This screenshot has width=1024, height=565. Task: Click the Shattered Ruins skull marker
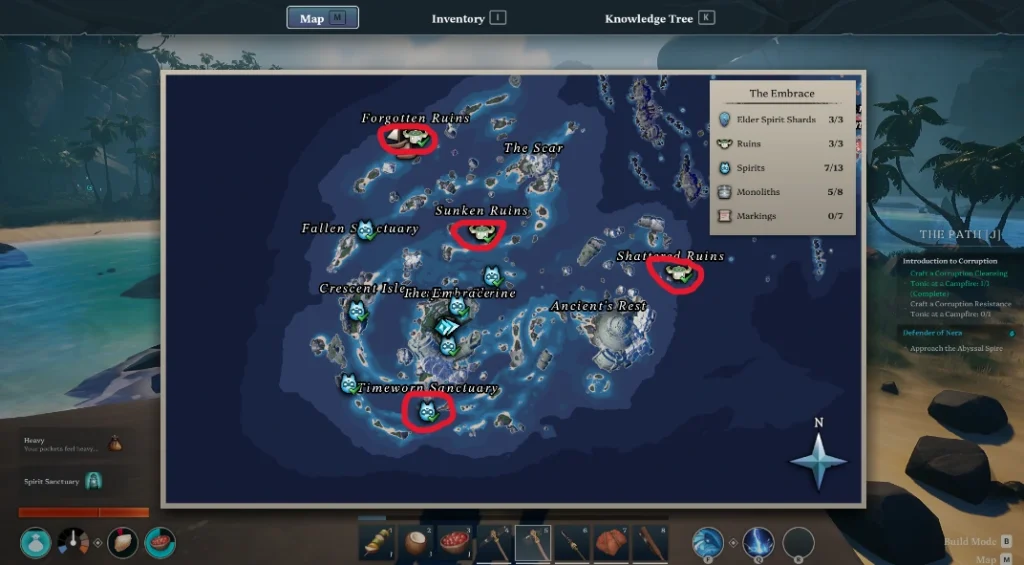[x=677, y=273]
